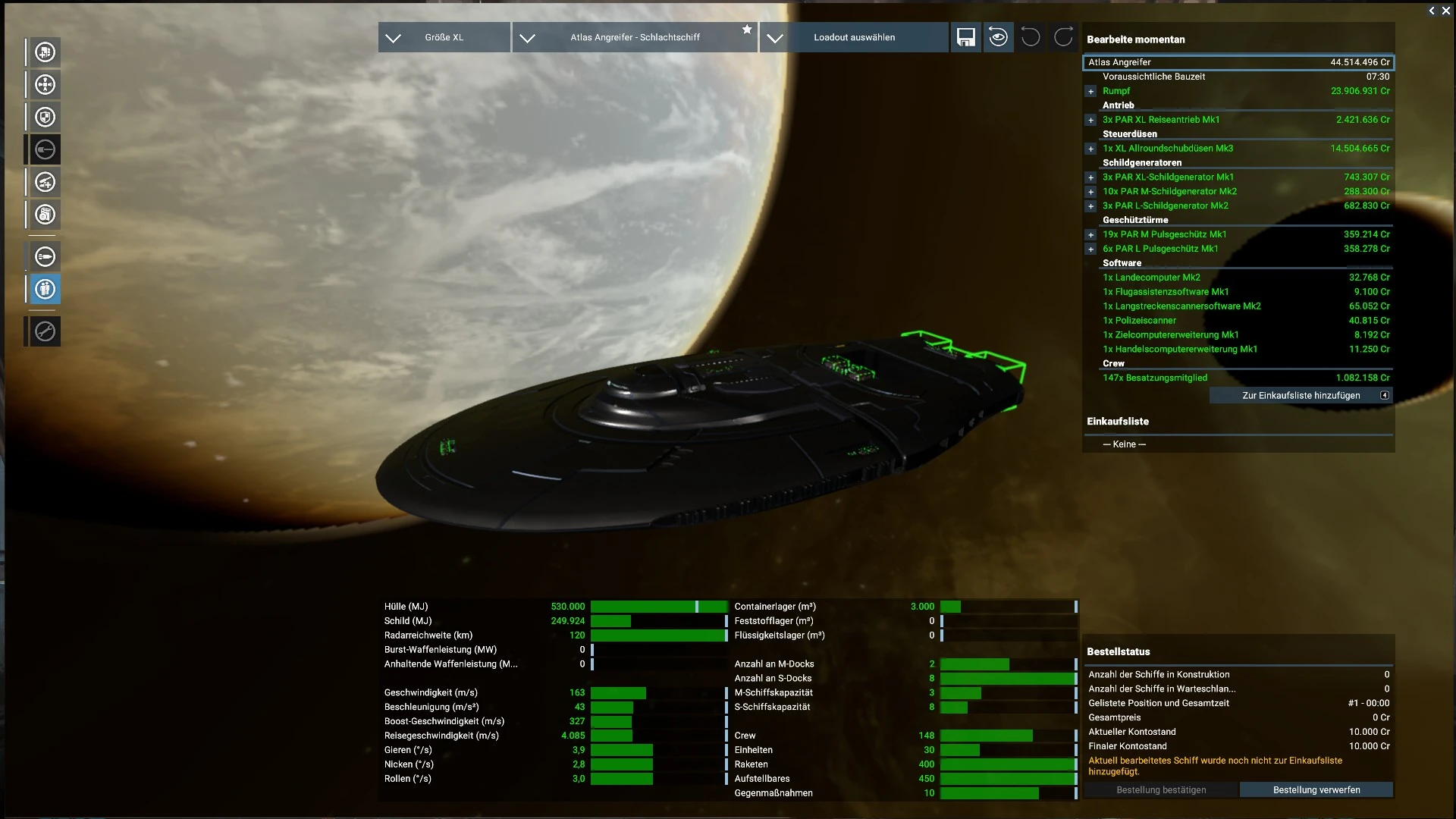This screenshot has height=819, width=1456.
Task: Expand the Rumpf entry with plus icon
Action: 1090,90
